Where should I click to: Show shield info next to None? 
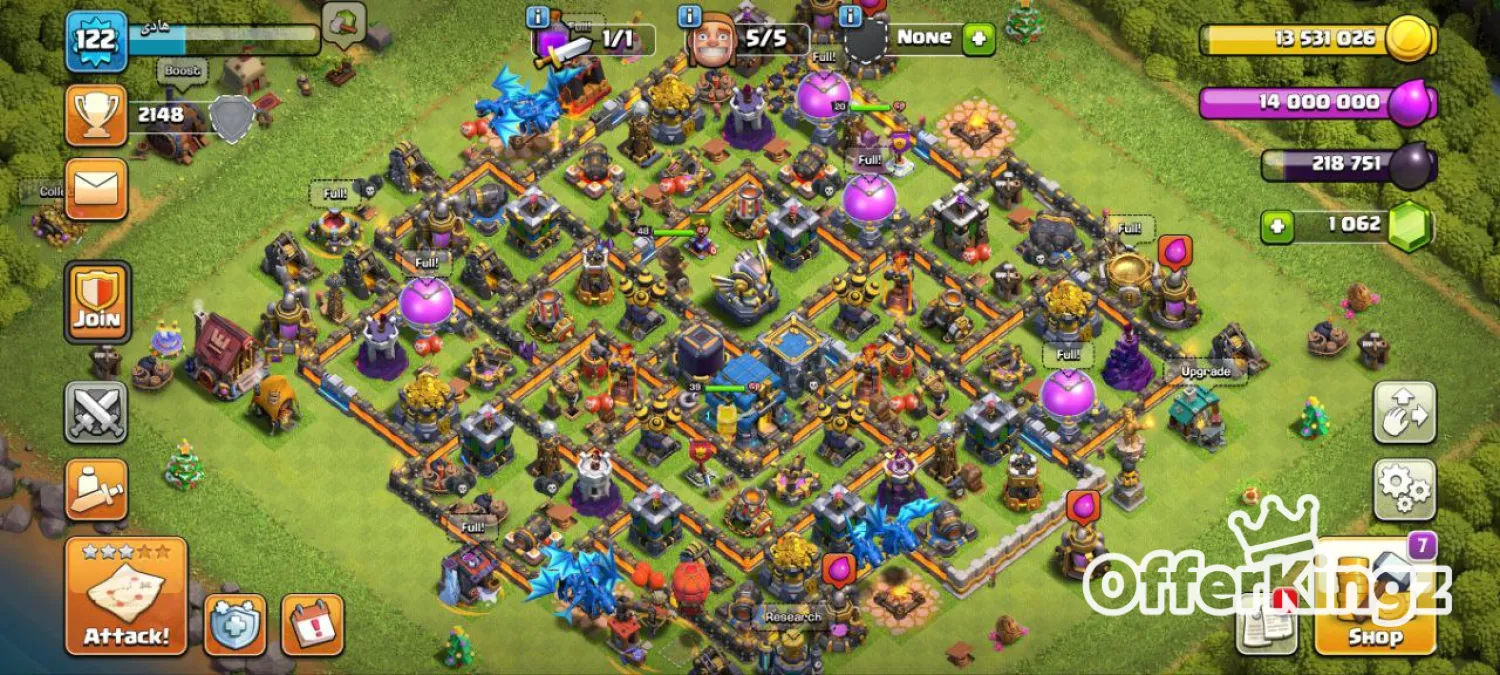click(851, 16)
